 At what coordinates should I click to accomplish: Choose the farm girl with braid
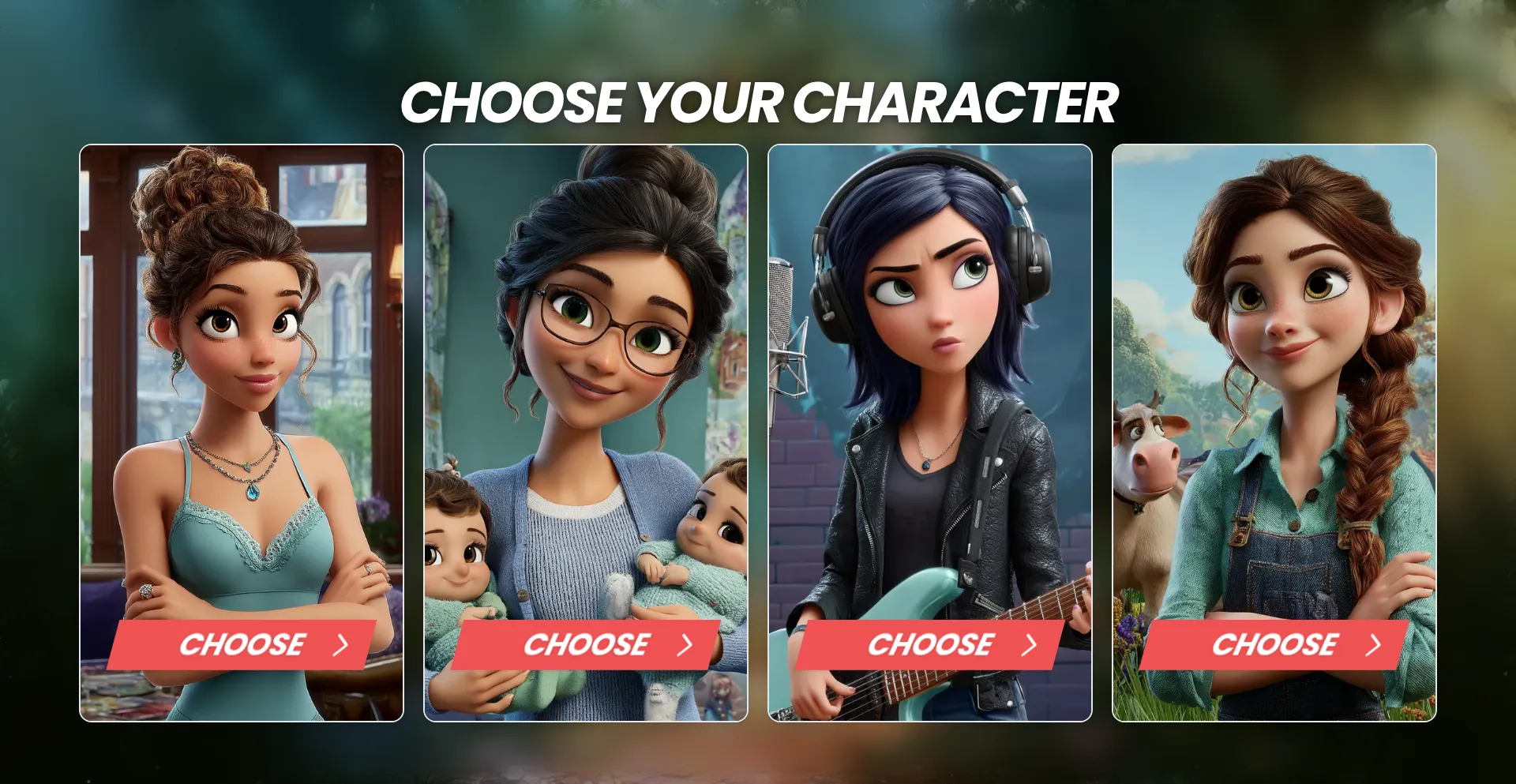(1274, 645)
